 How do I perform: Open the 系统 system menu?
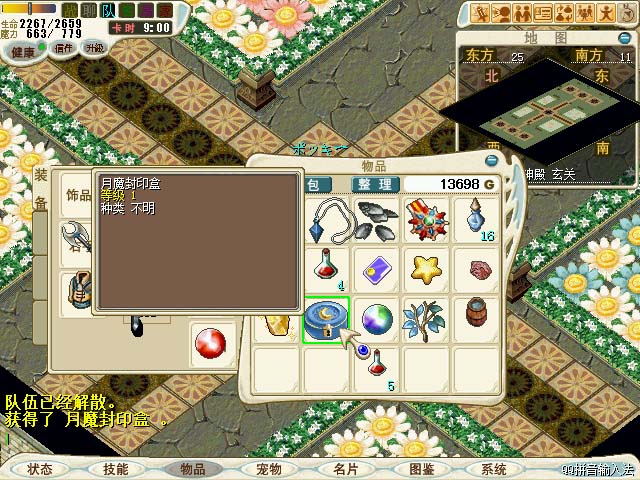494,468
